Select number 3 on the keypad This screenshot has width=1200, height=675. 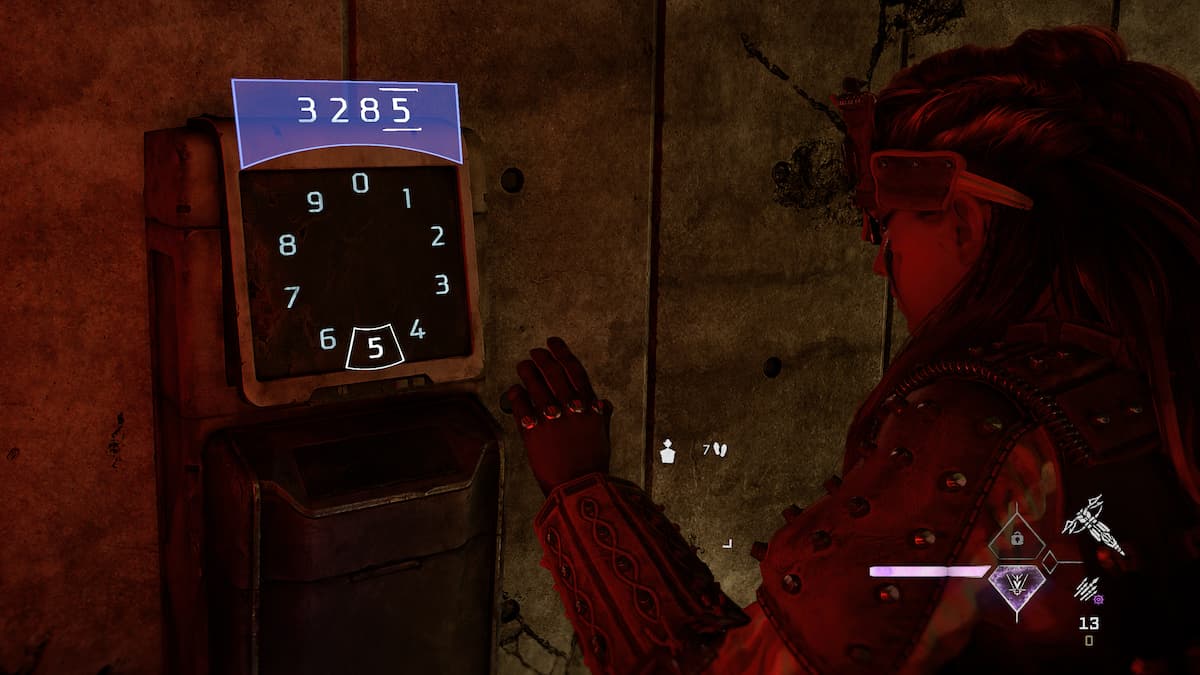pos(441,285)
